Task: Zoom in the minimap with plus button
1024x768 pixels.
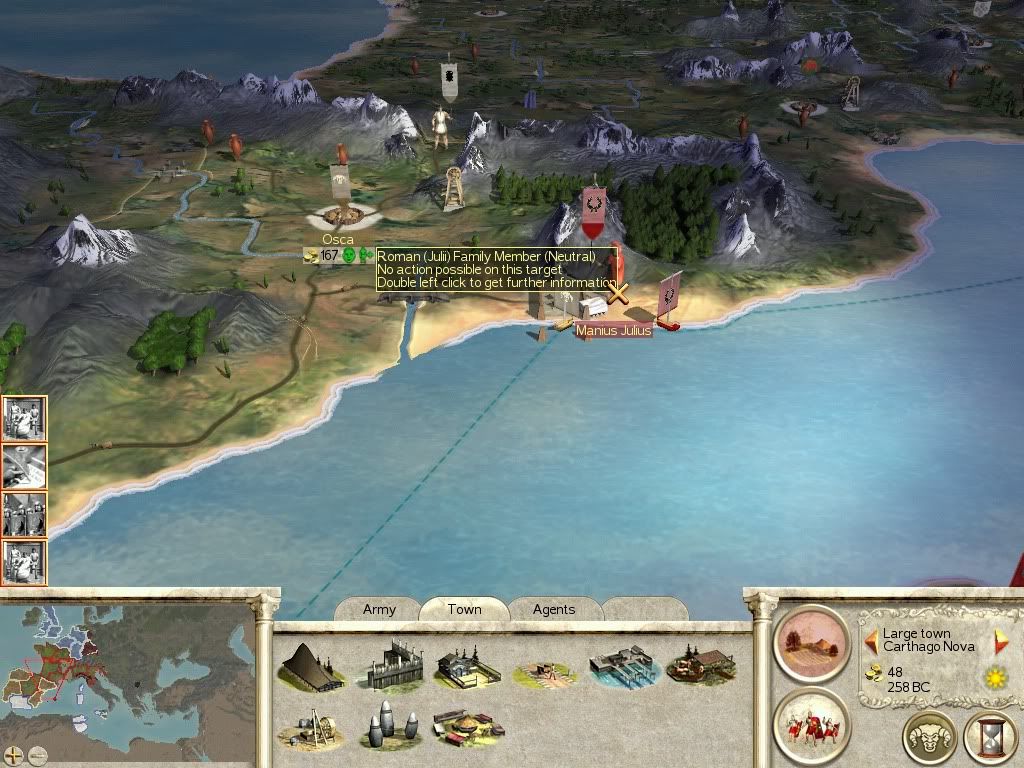Action: click(x=15, y=754)
